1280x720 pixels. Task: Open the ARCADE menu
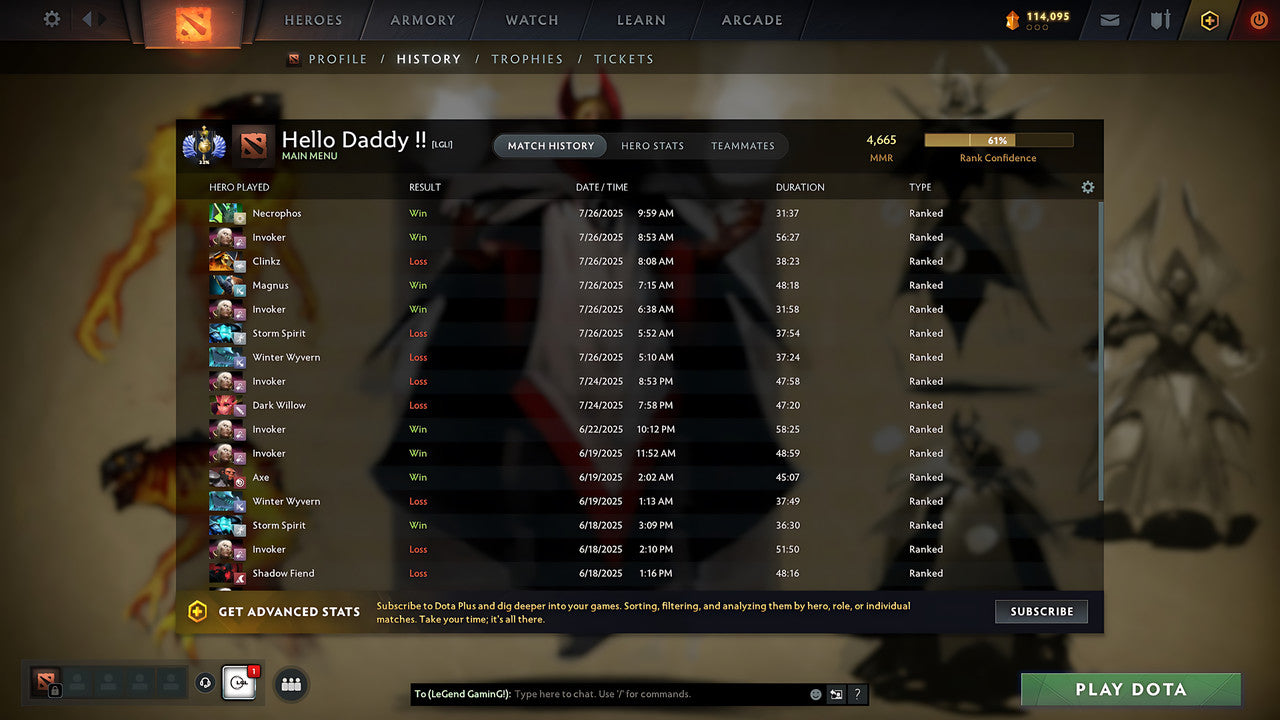coord(751,20)
